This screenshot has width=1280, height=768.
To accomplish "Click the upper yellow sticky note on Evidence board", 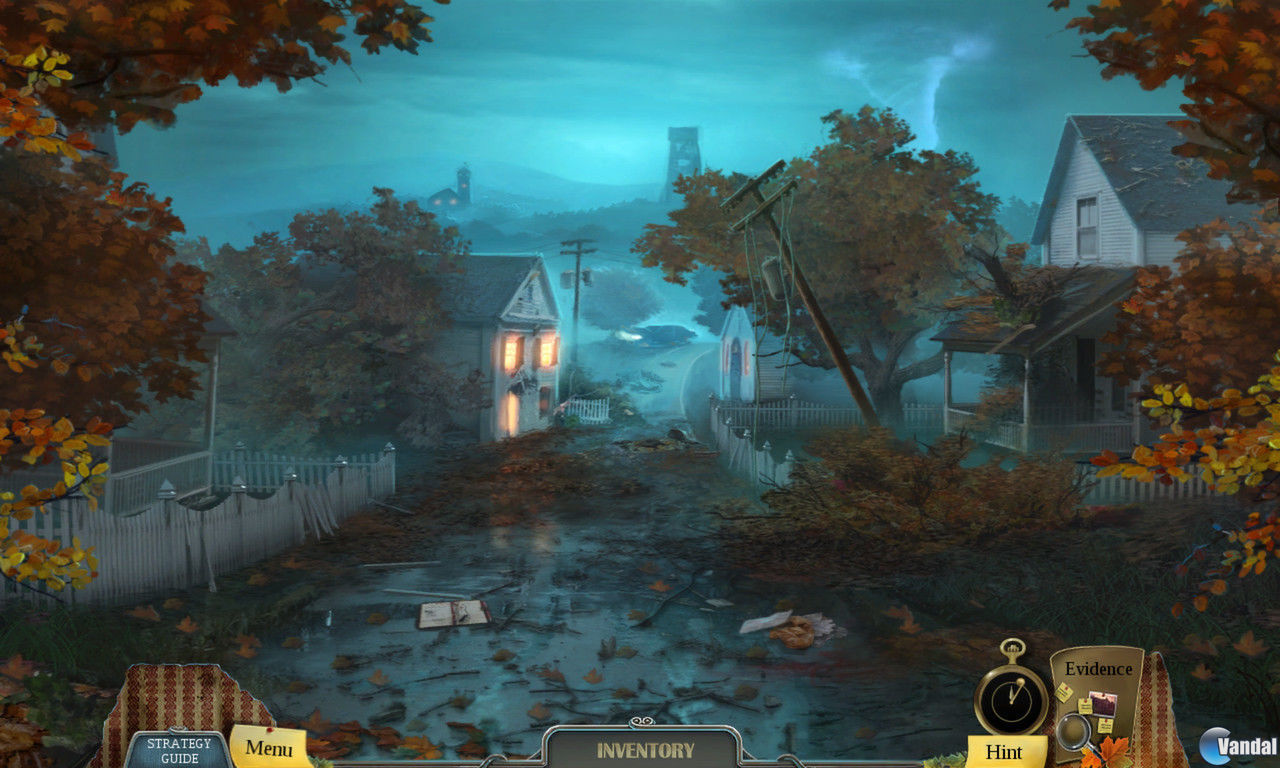I will (1064, 690).
